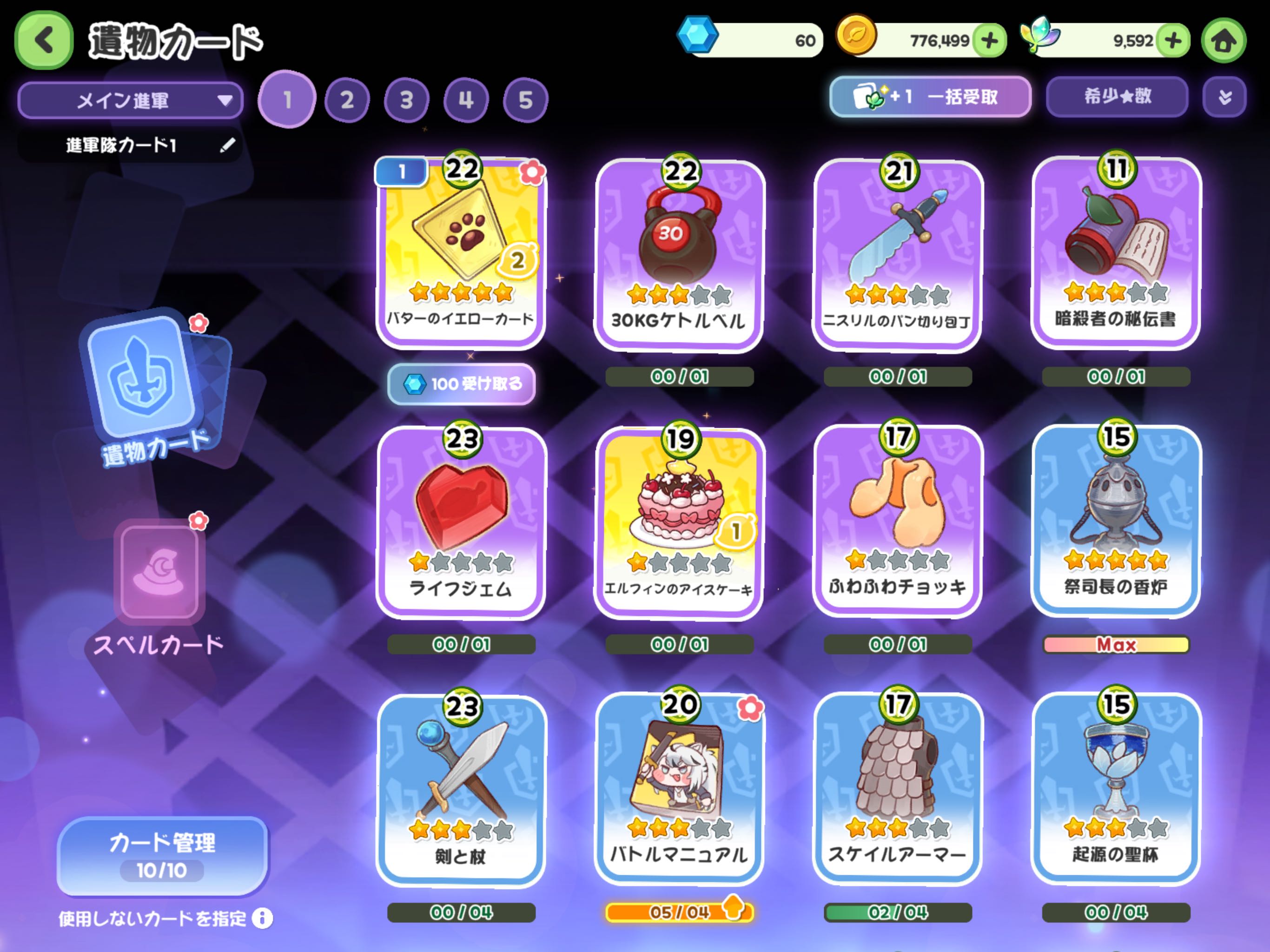Open the スペルカード category
1270x952 pixels.
point(159,586)
